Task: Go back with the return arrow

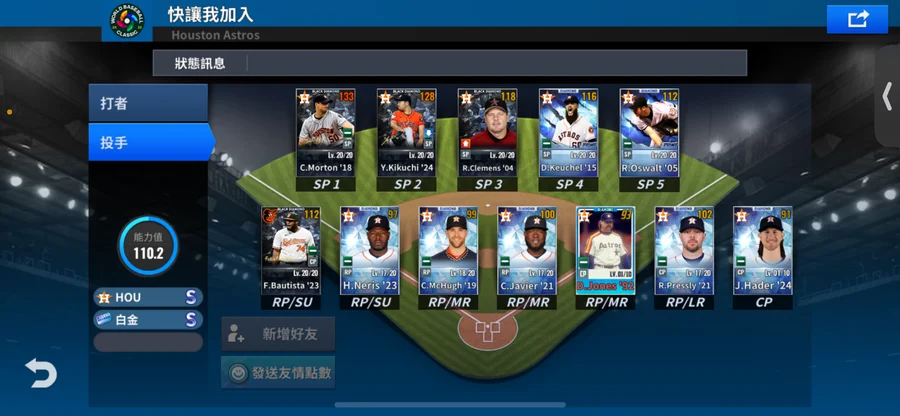Action: [41, 374]
